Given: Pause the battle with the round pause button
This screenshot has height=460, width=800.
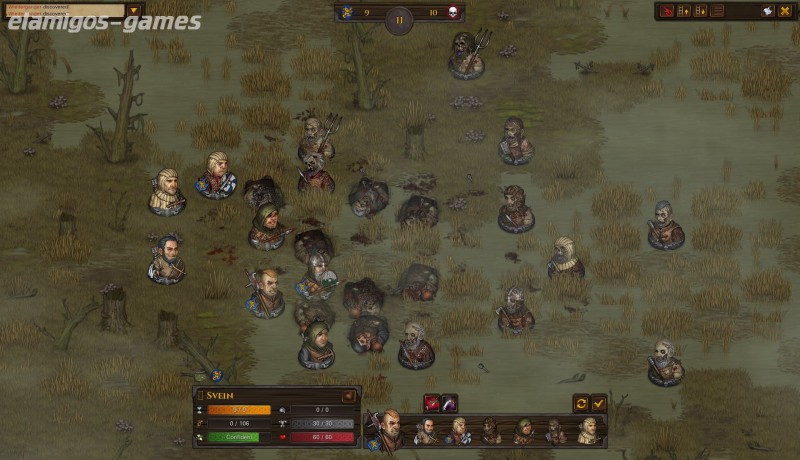Looking at the screenshot, I should [x=399, y=19].
